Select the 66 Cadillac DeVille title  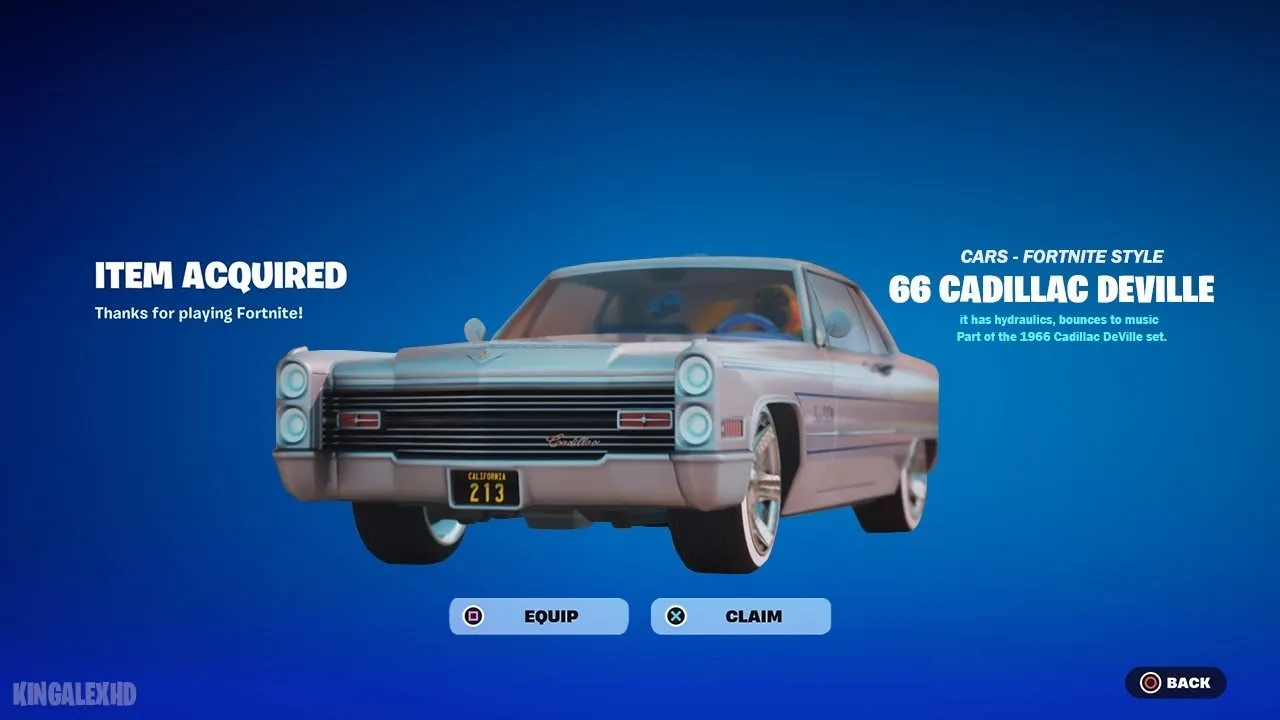pos(1054,291)
